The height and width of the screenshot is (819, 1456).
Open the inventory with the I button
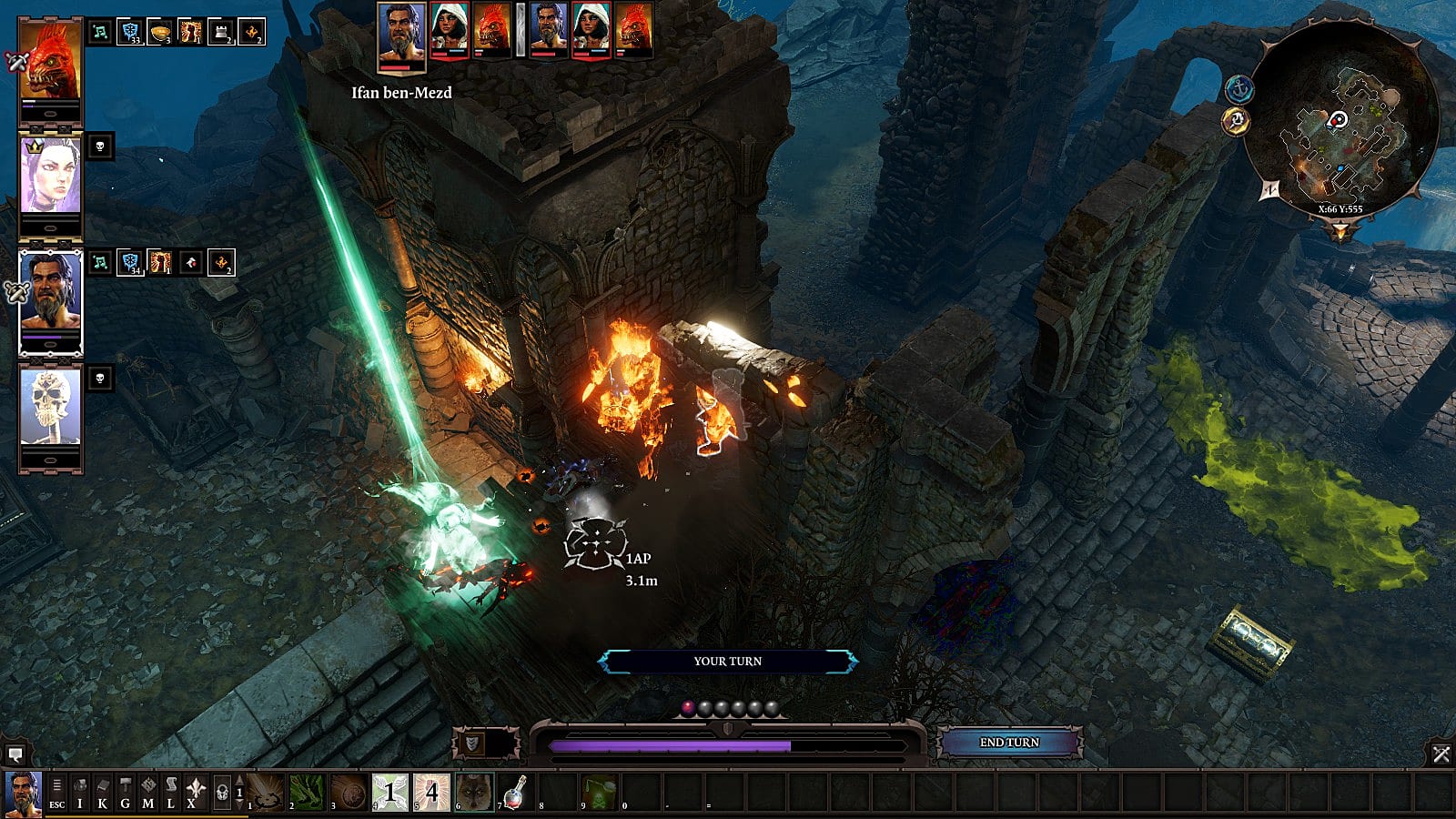(80, 793)
